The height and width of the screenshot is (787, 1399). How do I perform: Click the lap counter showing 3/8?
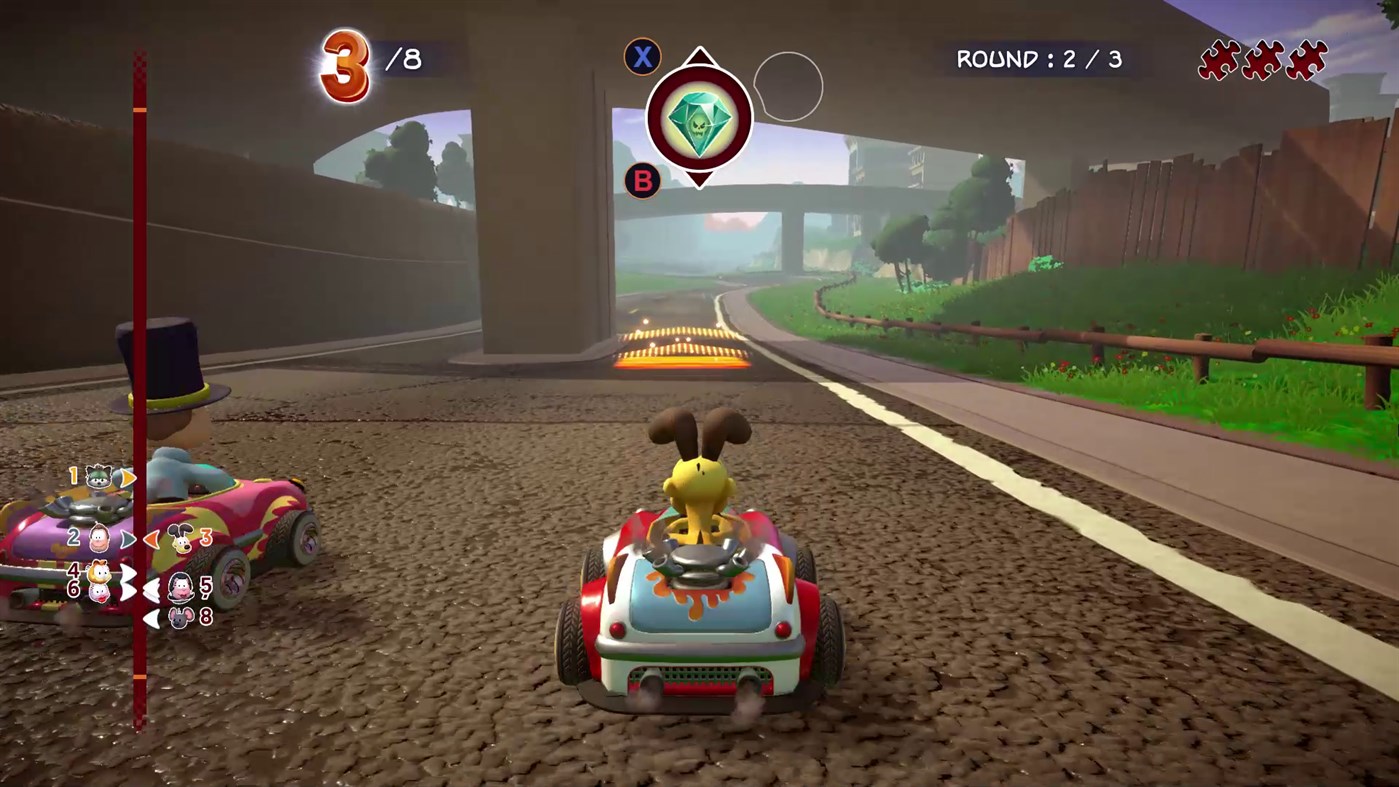(x=365, y=60)
